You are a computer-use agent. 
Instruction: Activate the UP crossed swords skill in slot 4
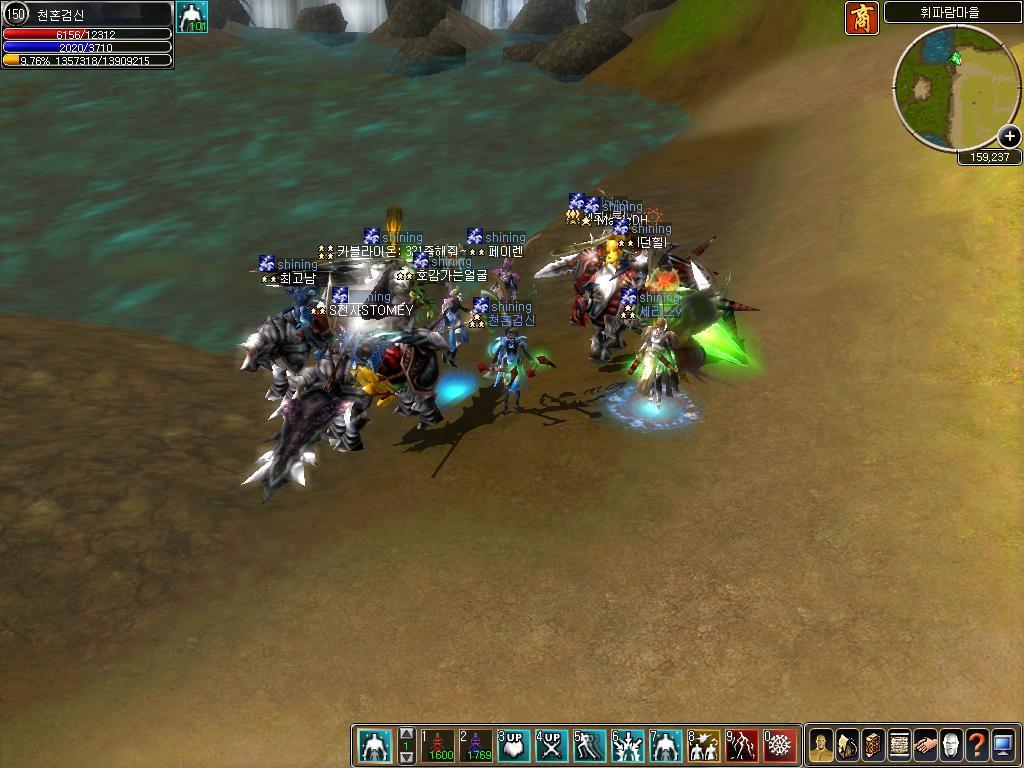pyautogui.click(x=551, y=745)
